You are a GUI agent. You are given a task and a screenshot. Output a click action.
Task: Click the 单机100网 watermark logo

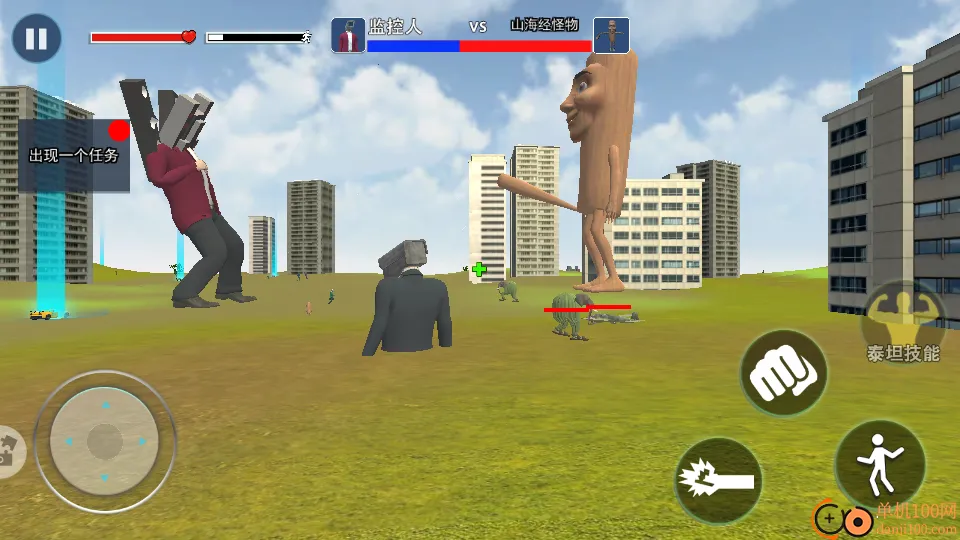(x=886, y=518)
